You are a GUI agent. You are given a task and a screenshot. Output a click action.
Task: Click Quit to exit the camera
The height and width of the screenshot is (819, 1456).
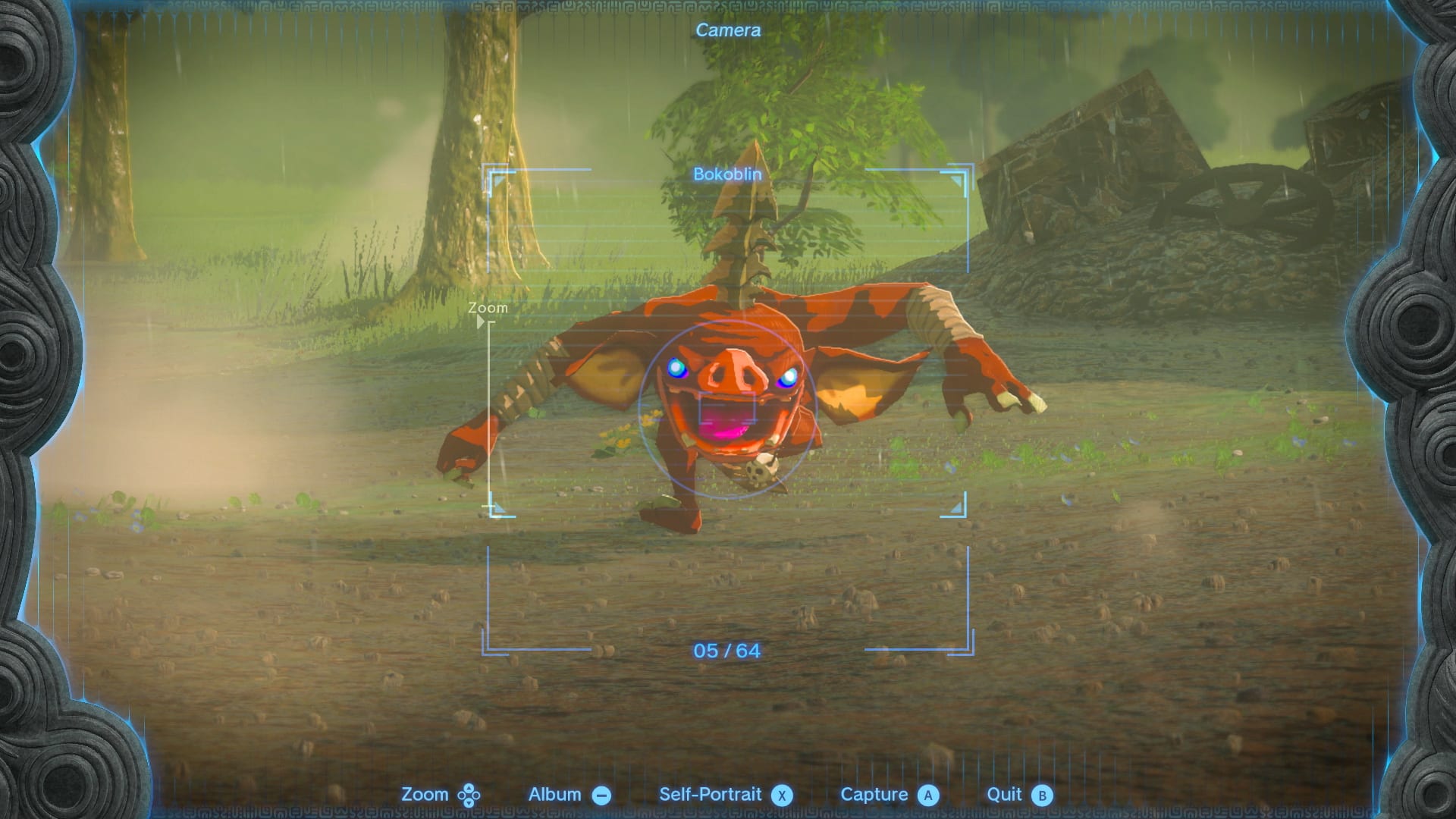1006,795
